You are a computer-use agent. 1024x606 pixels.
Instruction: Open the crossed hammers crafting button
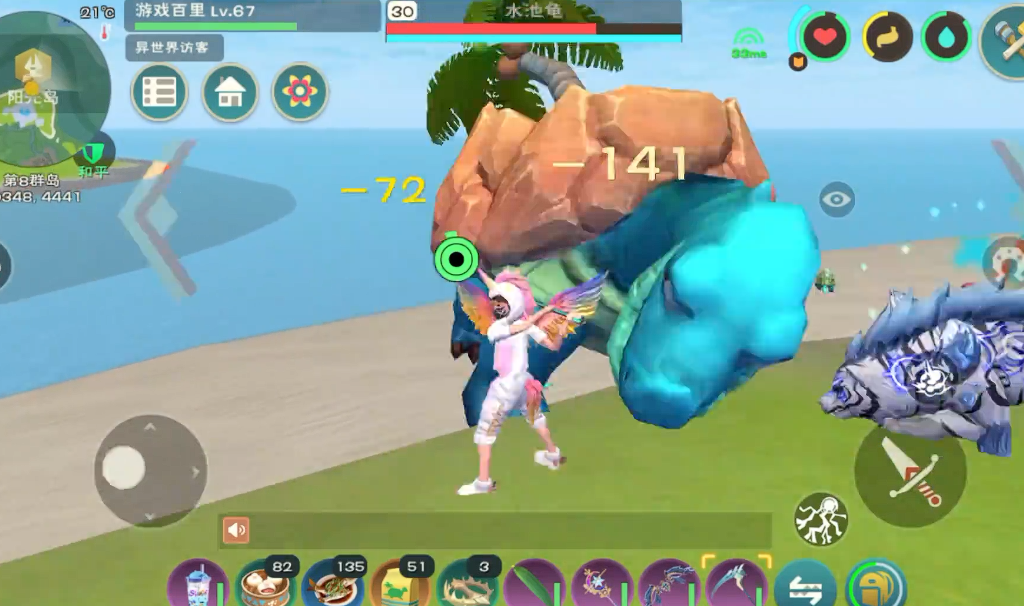pos(1003,40)
